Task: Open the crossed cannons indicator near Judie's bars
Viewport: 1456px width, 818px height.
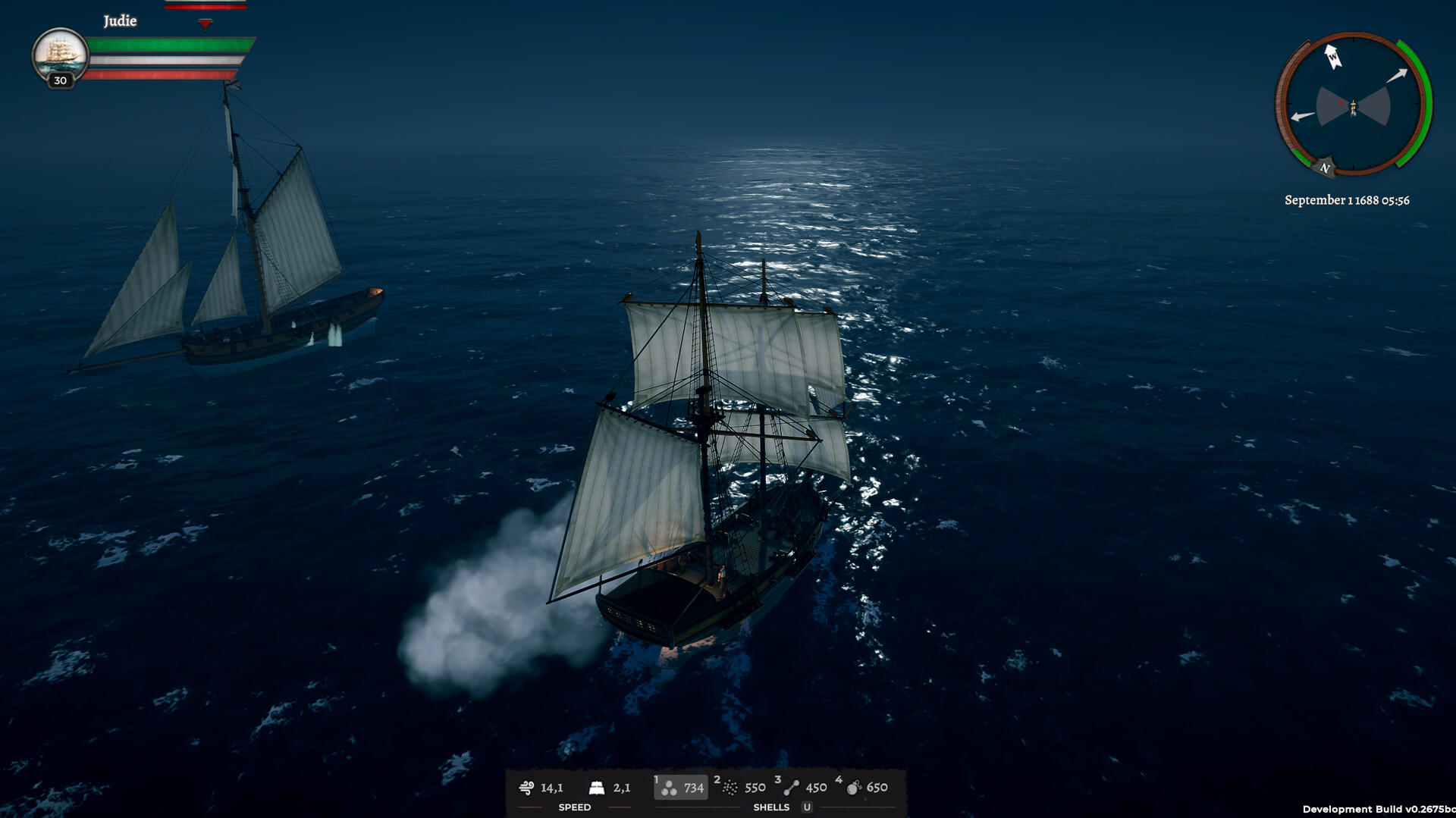Action: [233, 85]
